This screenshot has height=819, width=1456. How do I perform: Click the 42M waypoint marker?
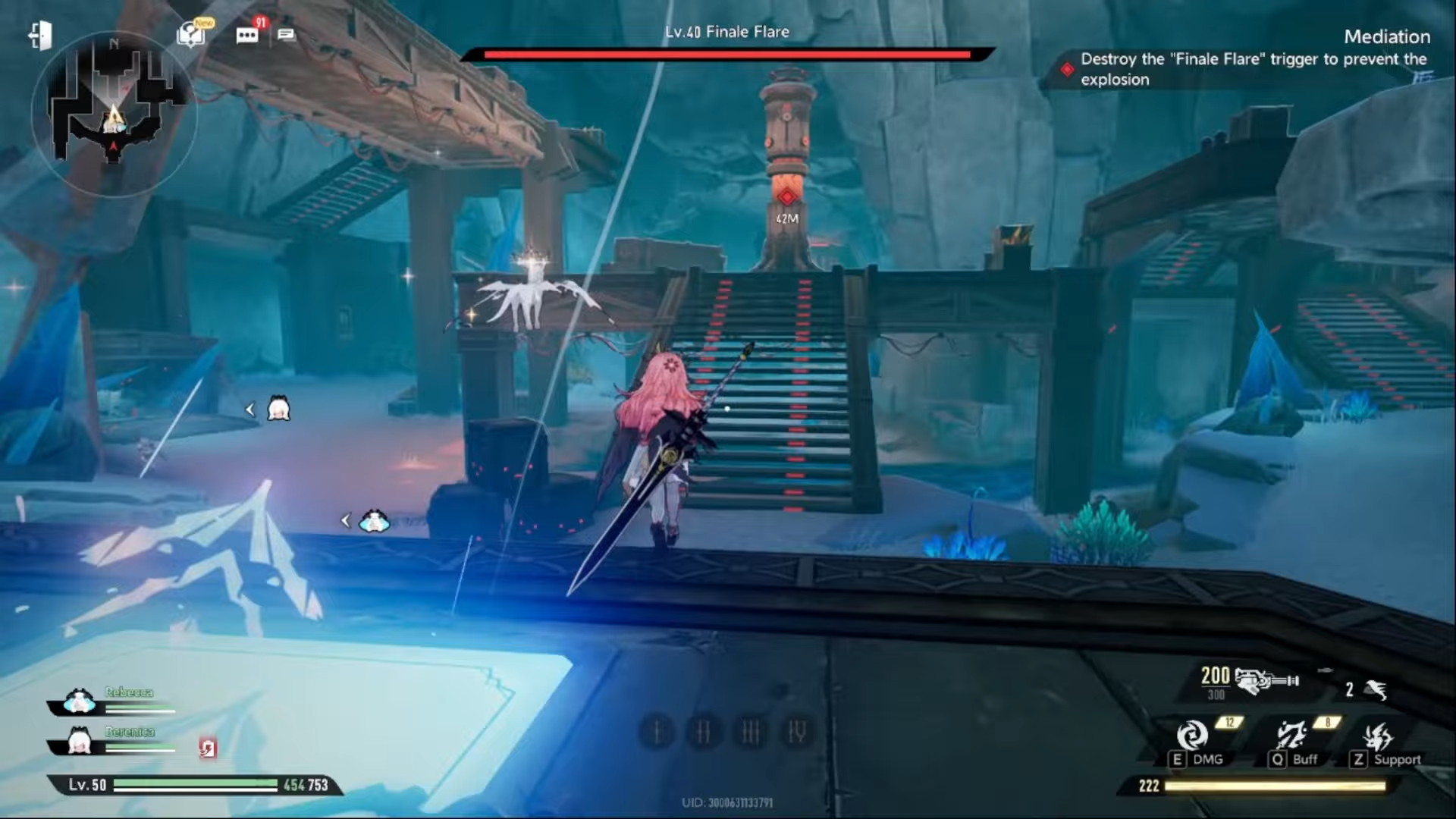786,221
